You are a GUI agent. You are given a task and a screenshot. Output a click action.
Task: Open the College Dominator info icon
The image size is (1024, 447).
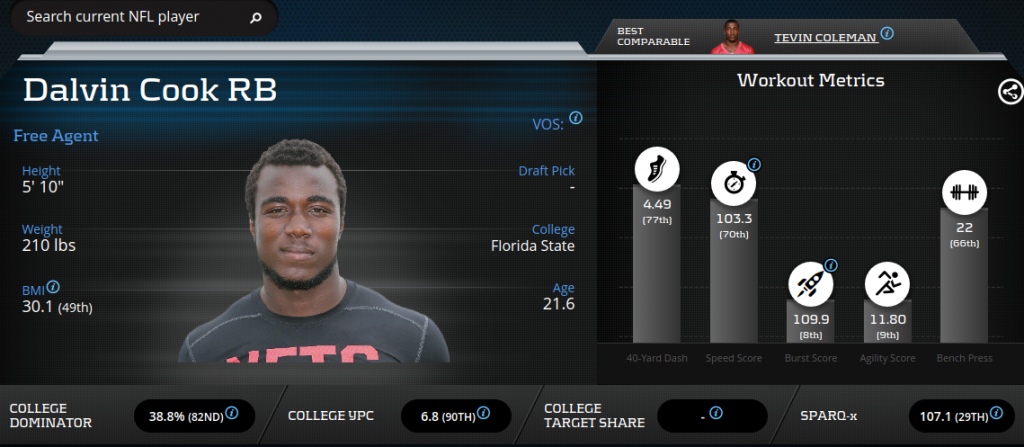pyautogui.click(x=232, y=412)
